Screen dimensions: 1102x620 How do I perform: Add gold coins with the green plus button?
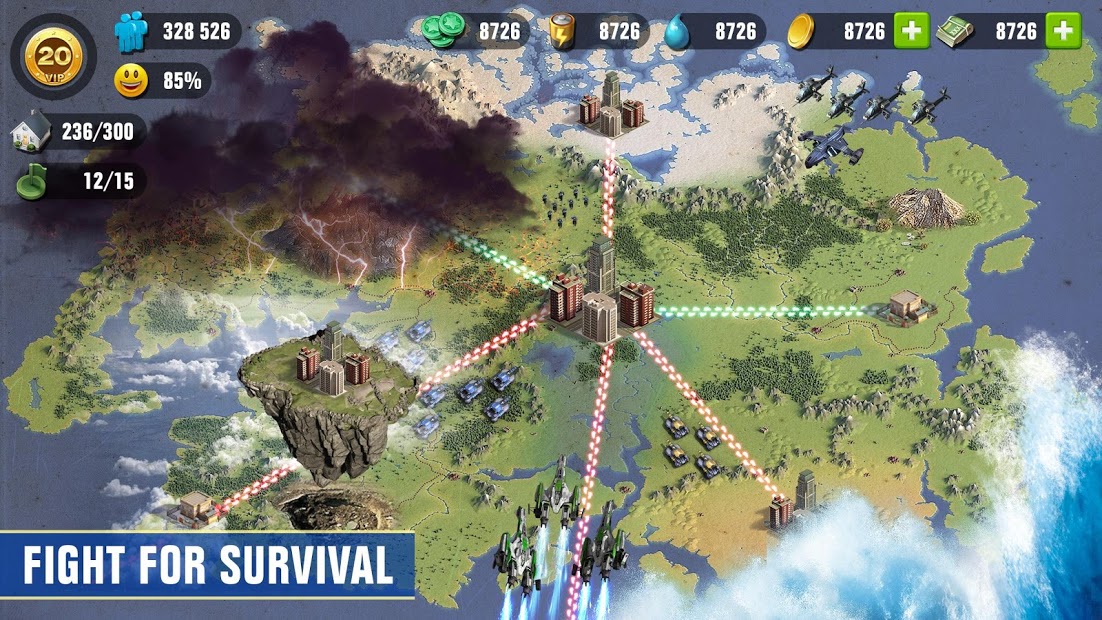coord(911,31)
